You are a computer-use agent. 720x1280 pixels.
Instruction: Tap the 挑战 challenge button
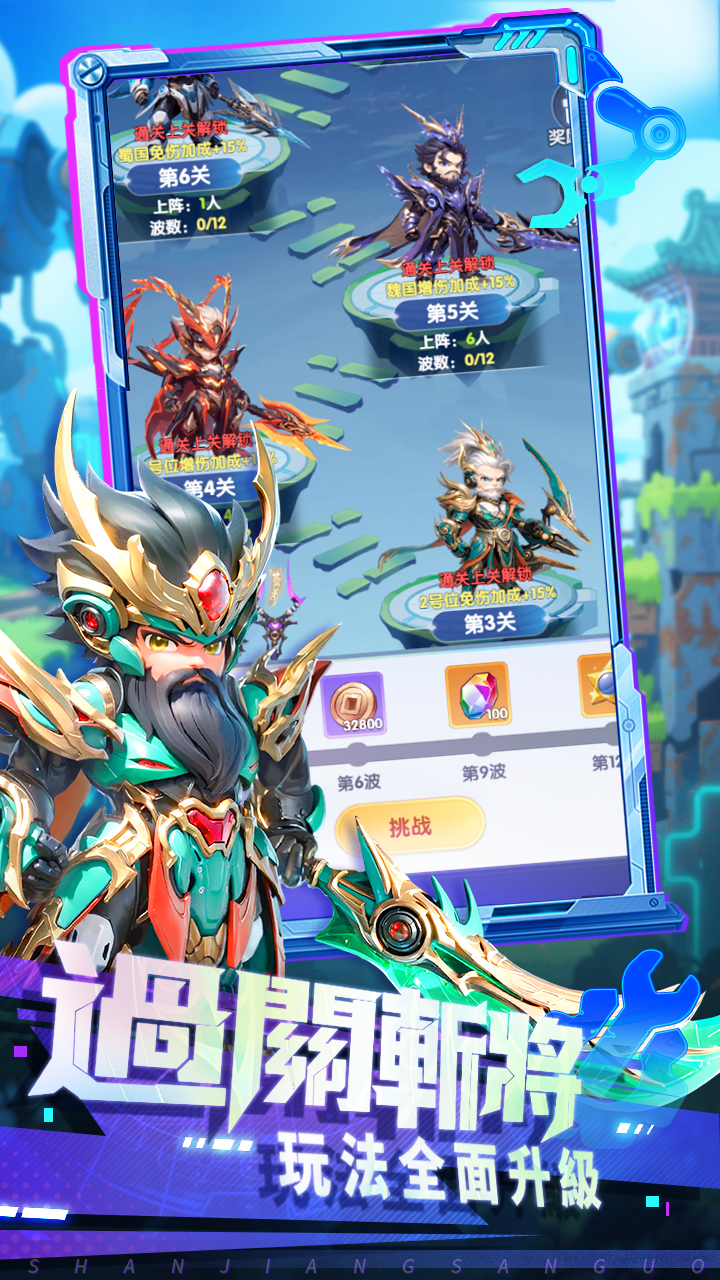pyautogui.click(x=410, y=825)
